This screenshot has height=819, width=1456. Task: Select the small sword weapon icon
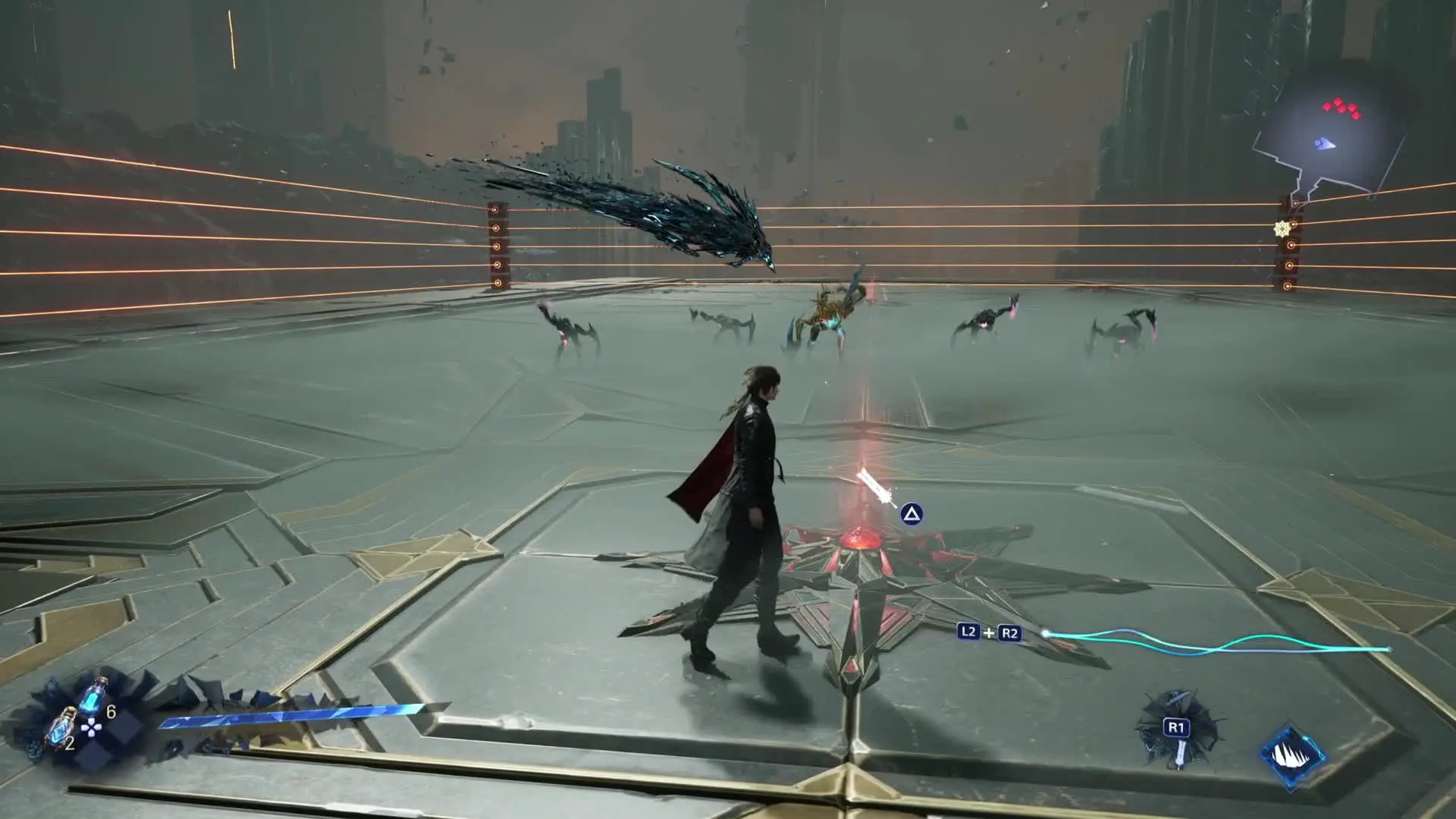[x=1179, y=751]
